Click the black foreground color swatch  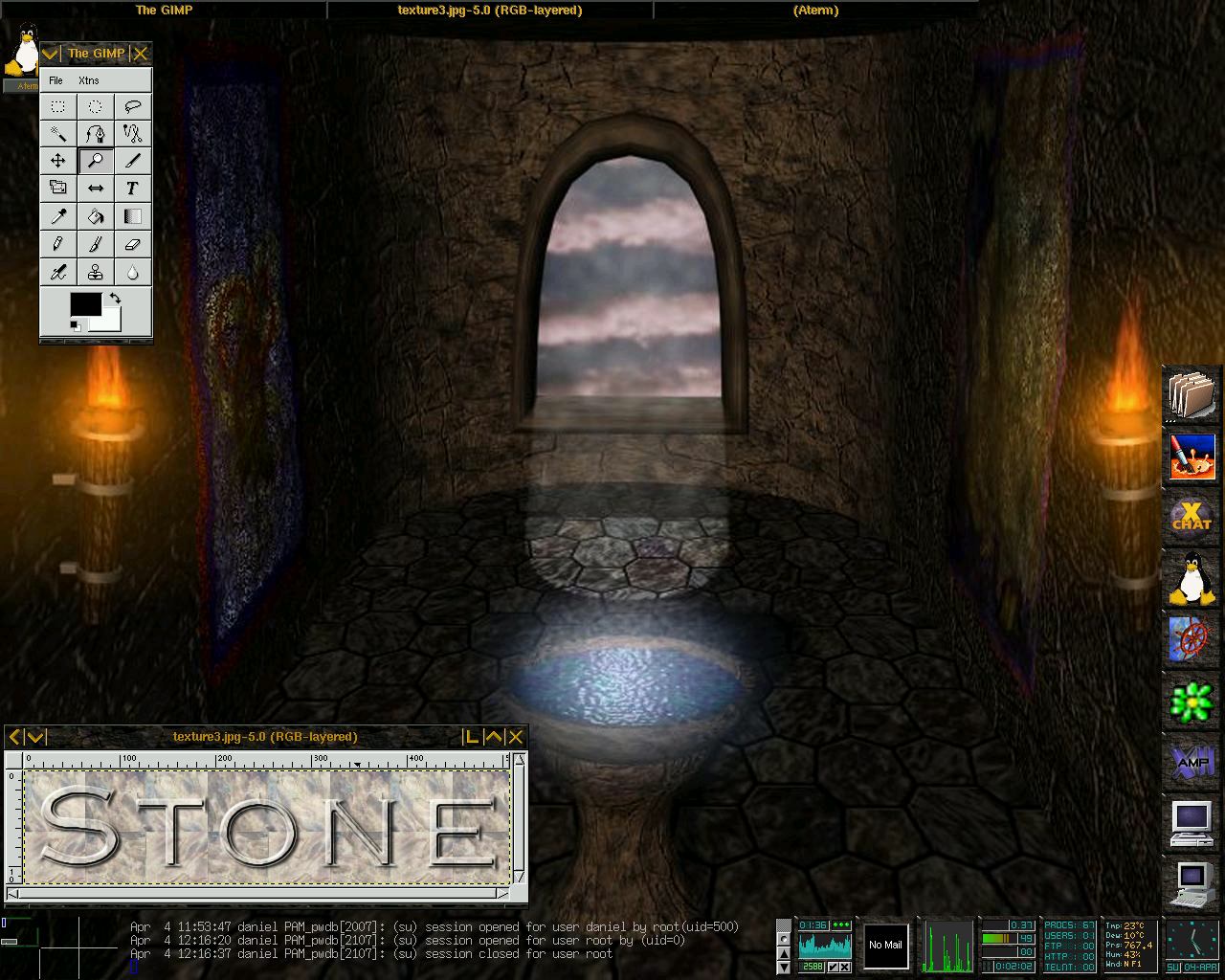(x=84, y=304)
